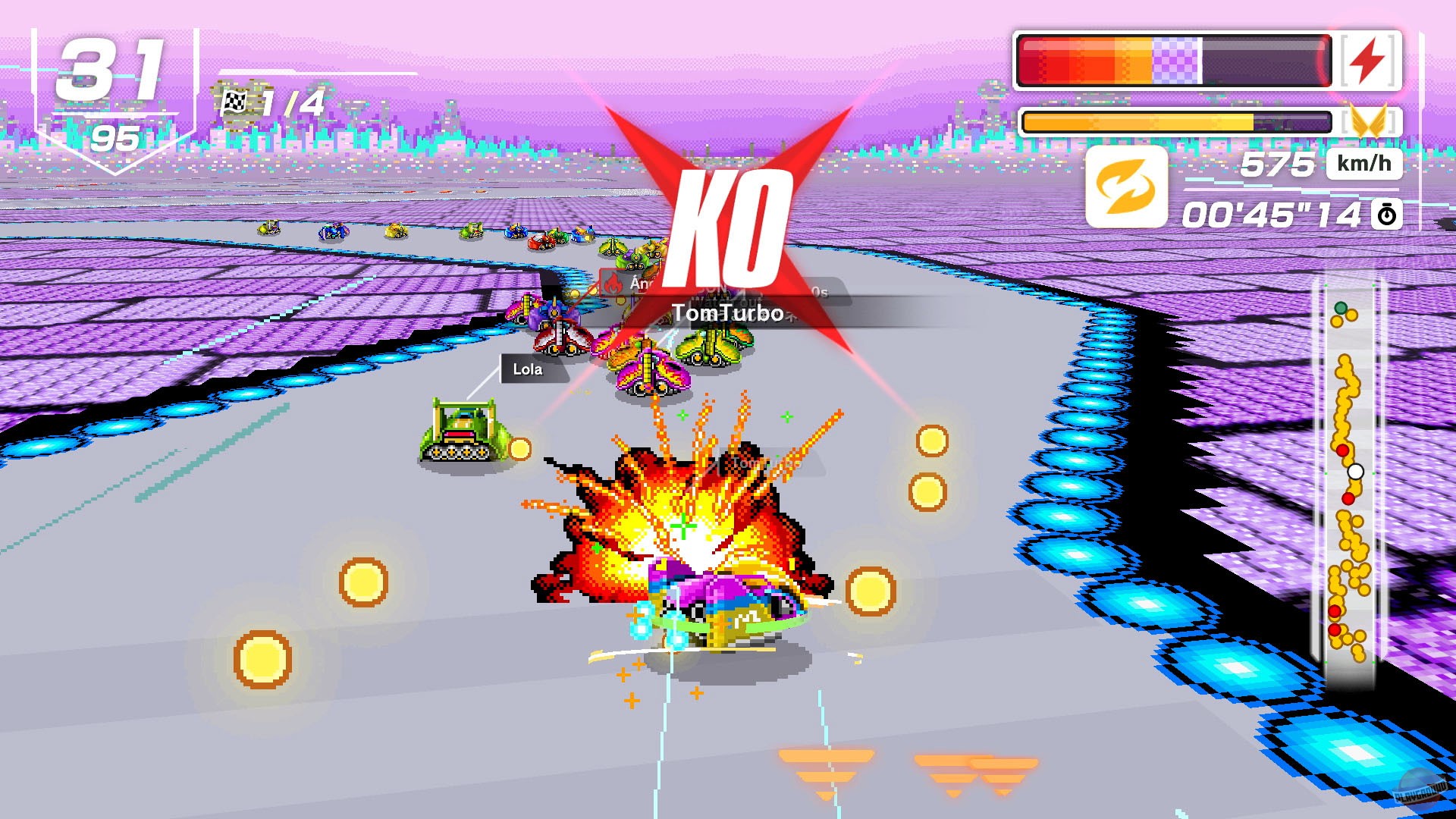Open the flame status badge above the pack
The image size is (1456, 819).
[612, 281]
